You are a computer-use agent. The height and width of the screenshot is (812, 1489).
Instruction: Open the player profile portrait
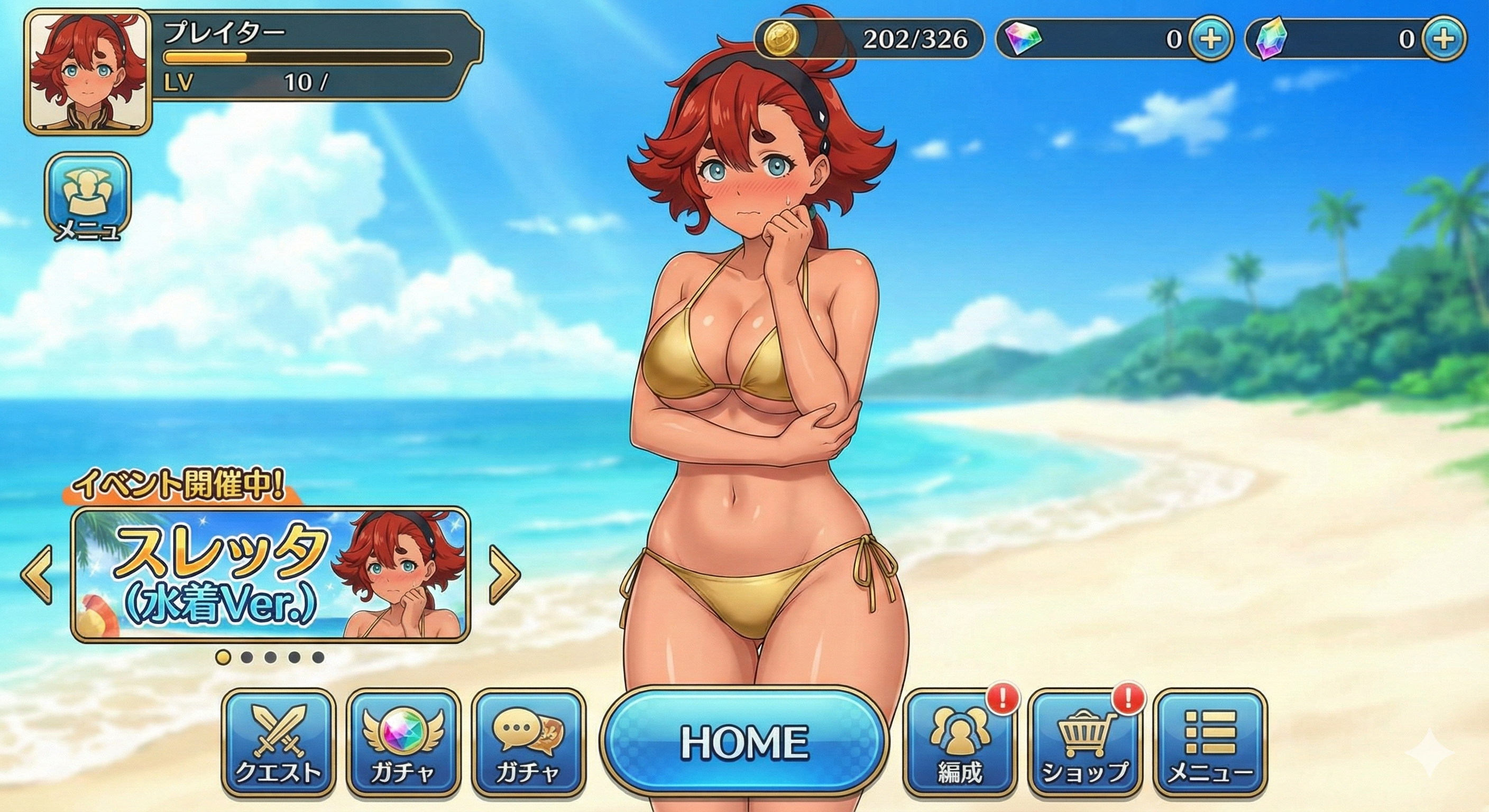point(88,72)
